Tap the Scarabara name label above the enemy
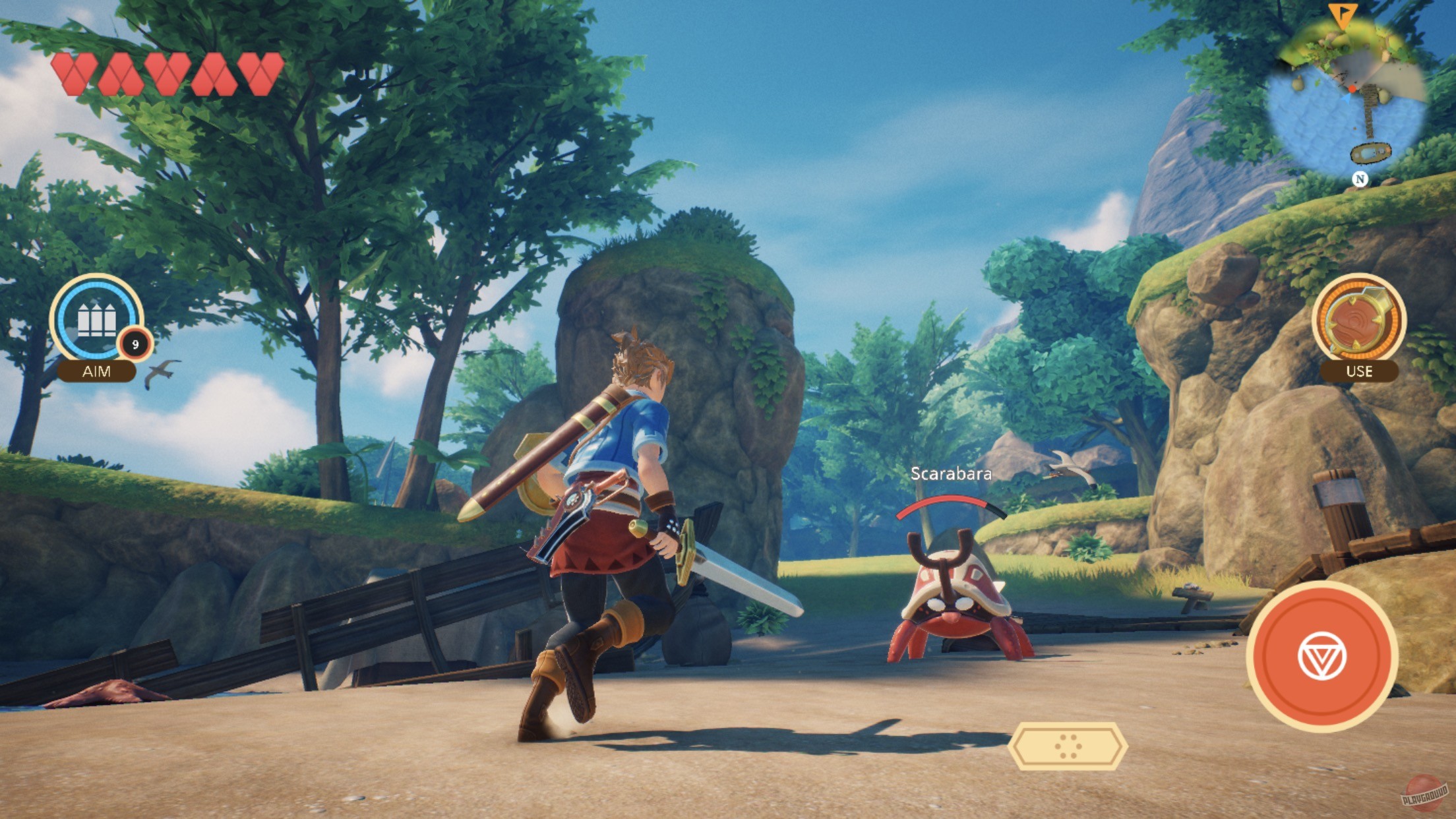1456x819 pixels. tap(950, 473)
